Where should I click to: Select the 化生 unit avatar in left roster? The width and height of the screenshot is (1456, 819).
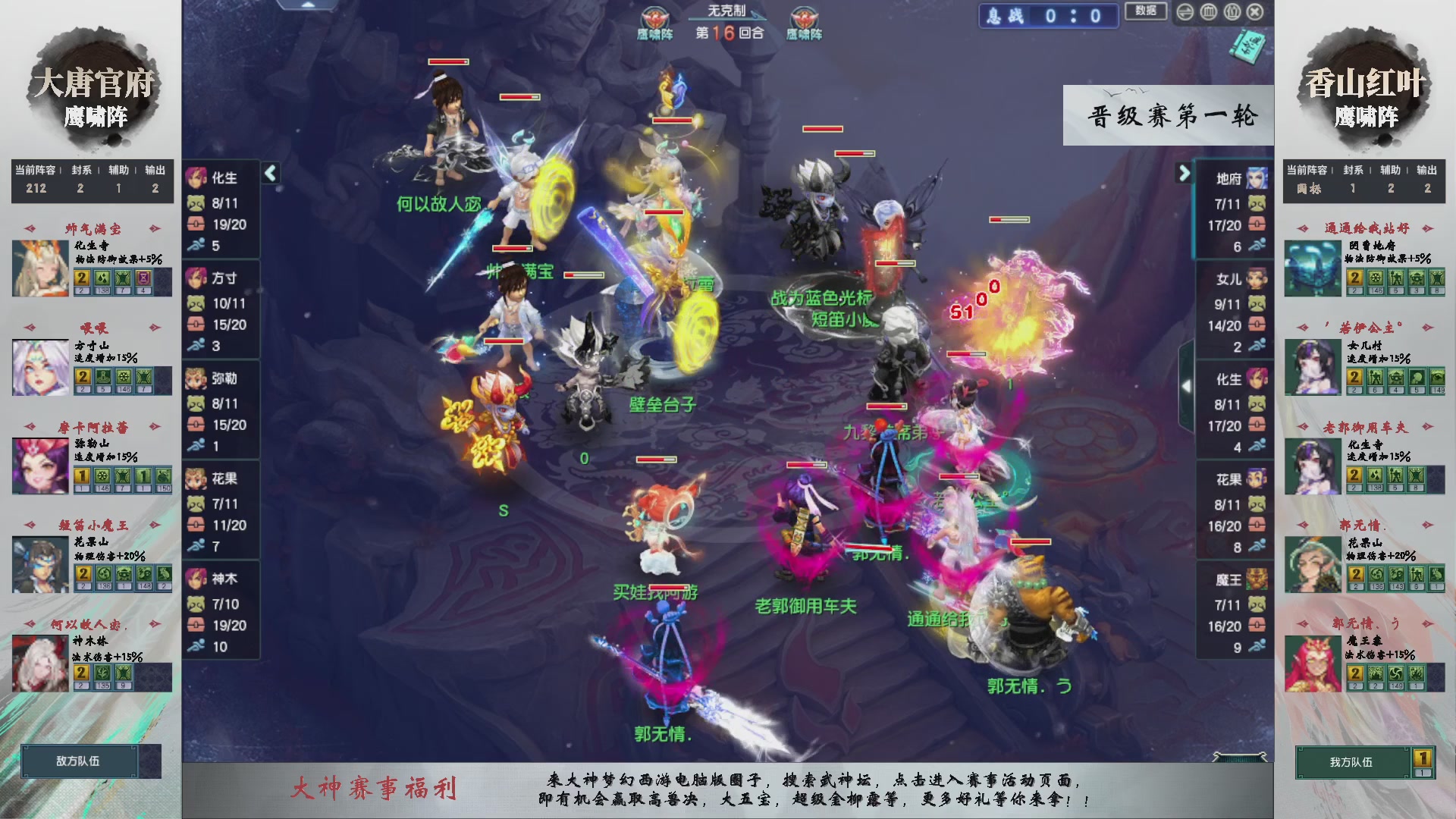[198, 178]
